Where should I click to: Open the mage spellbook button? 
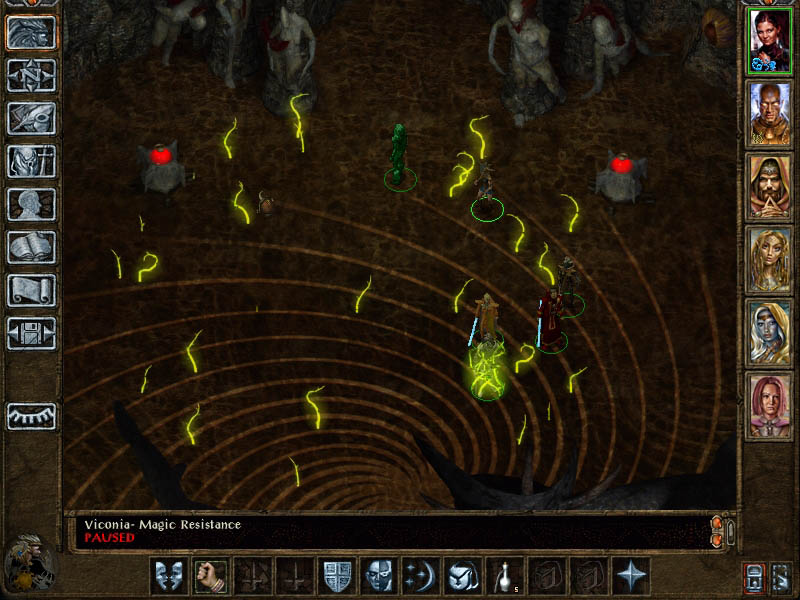pyautogui.click(x=31, y=247)
